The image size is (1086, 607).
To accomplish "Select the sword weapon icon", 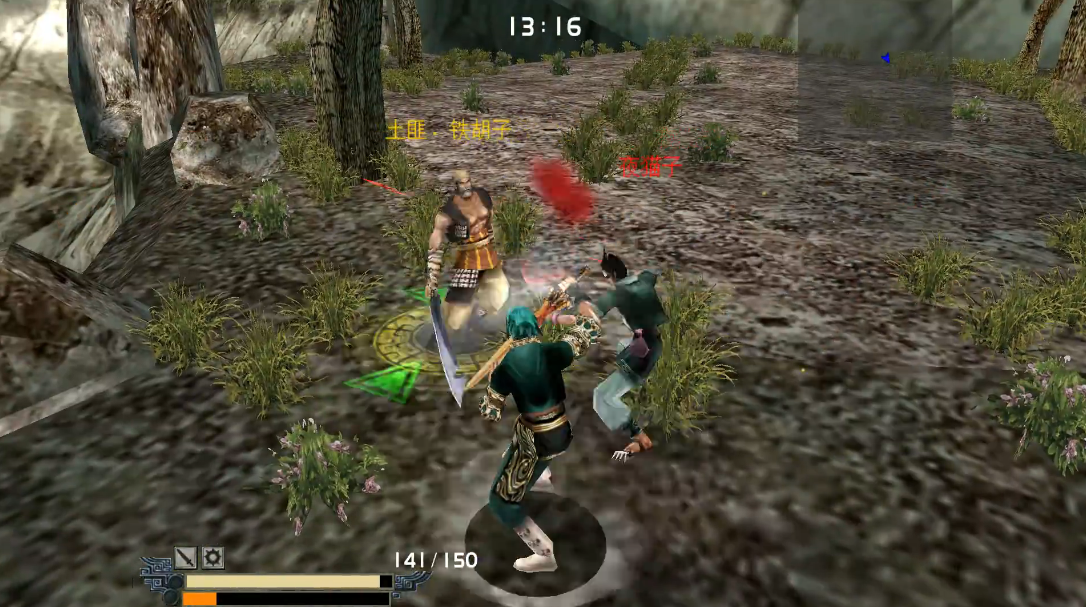I will coord(186,558).
